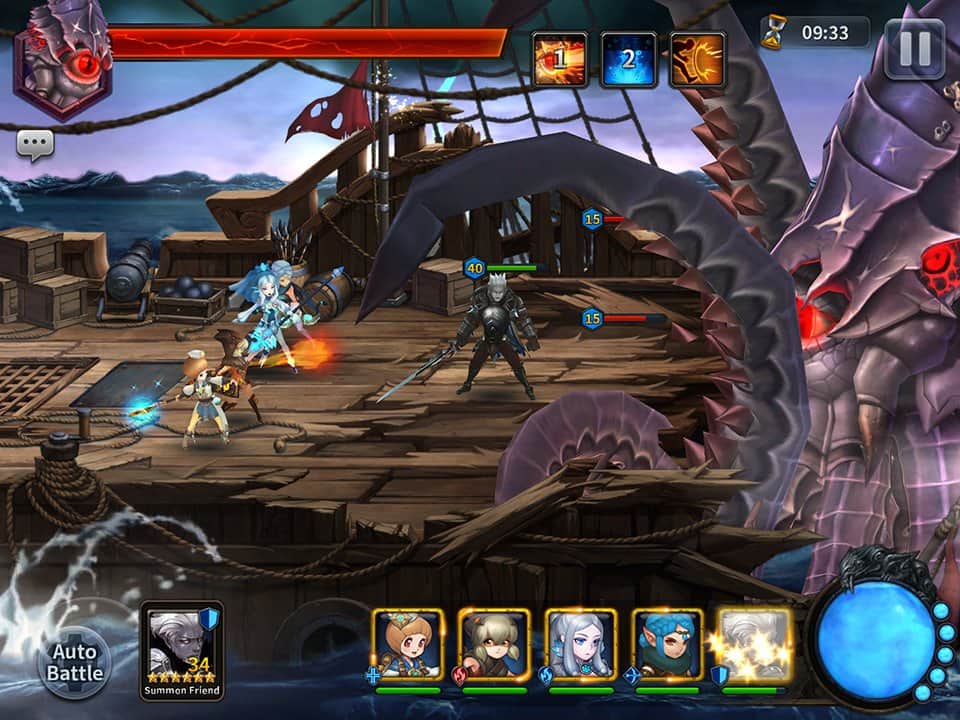Screen dimensions: 960x720
Task: Select the glowing starred hero portrait
Action: (754, 645)
